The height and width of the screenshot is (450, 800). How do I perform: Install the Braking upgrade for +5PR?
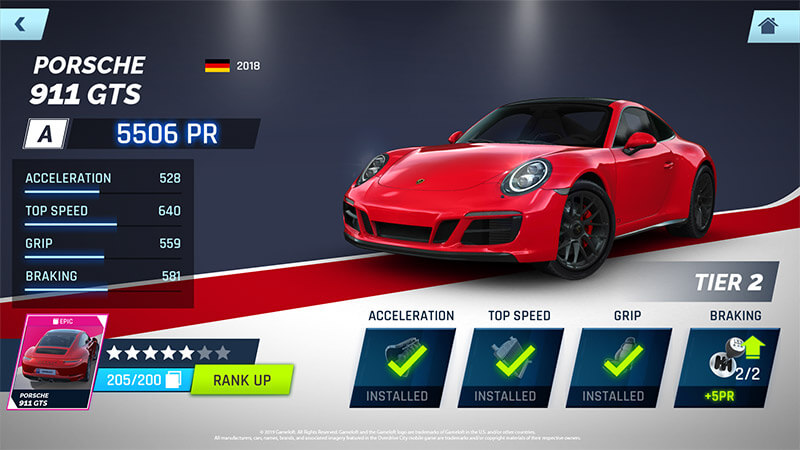(735, 367)
